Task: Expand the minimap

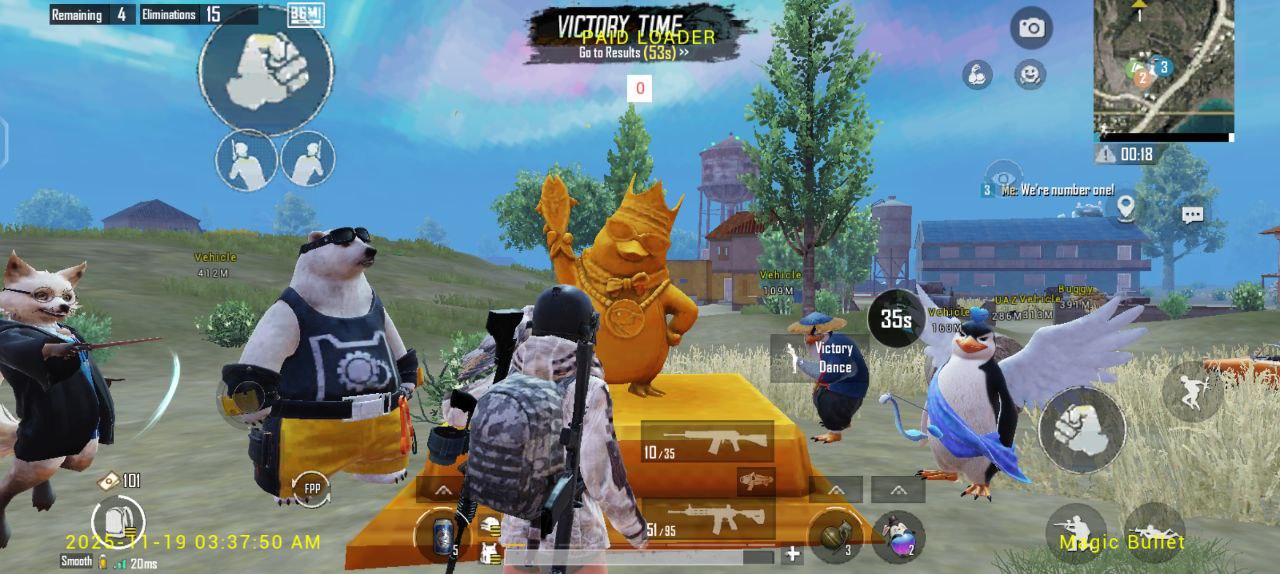Action: [x=1163, y=67]
